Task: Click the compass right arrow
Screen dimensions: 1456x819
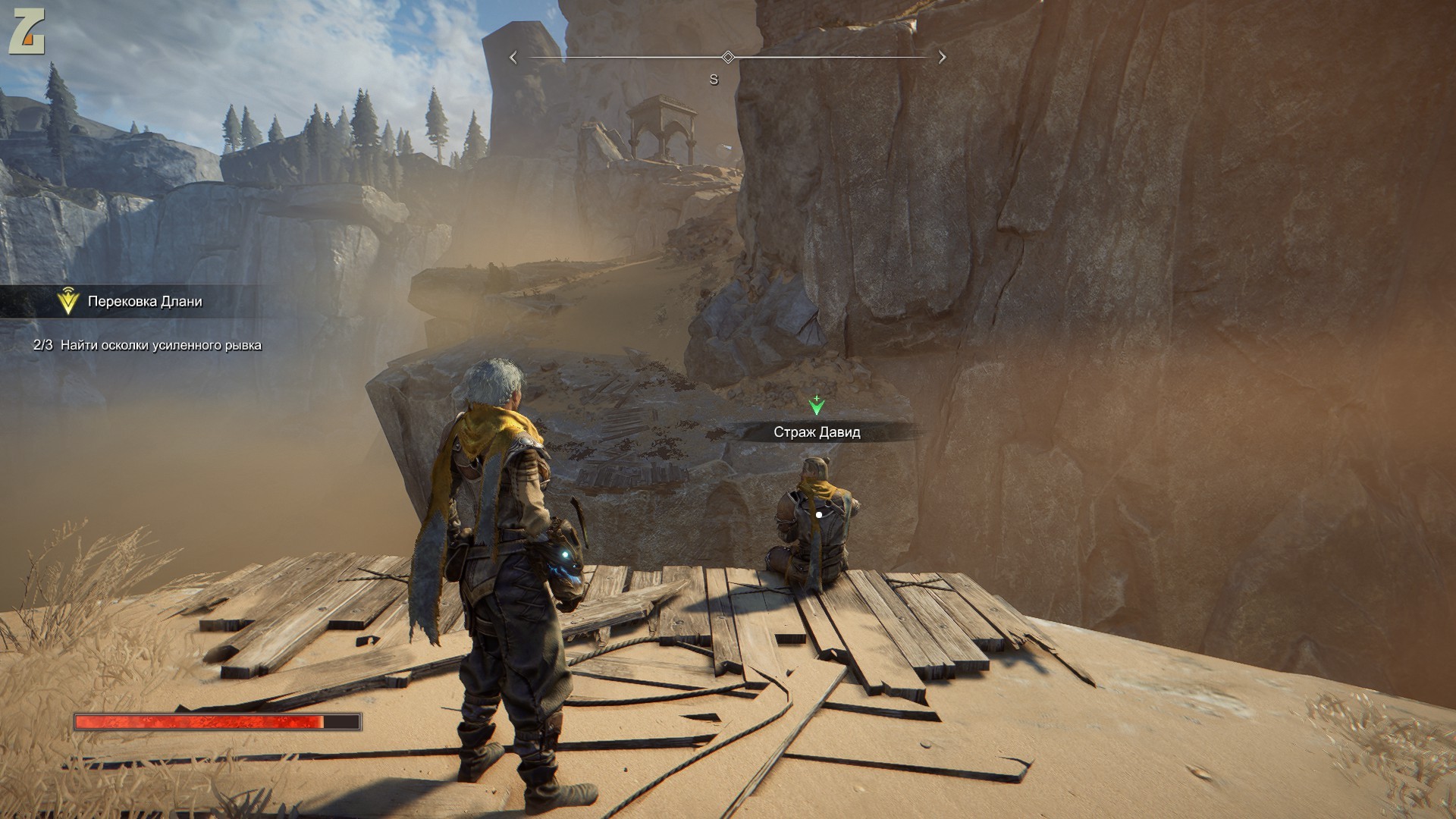Action: pyautogui.click(x=943, y=57)
